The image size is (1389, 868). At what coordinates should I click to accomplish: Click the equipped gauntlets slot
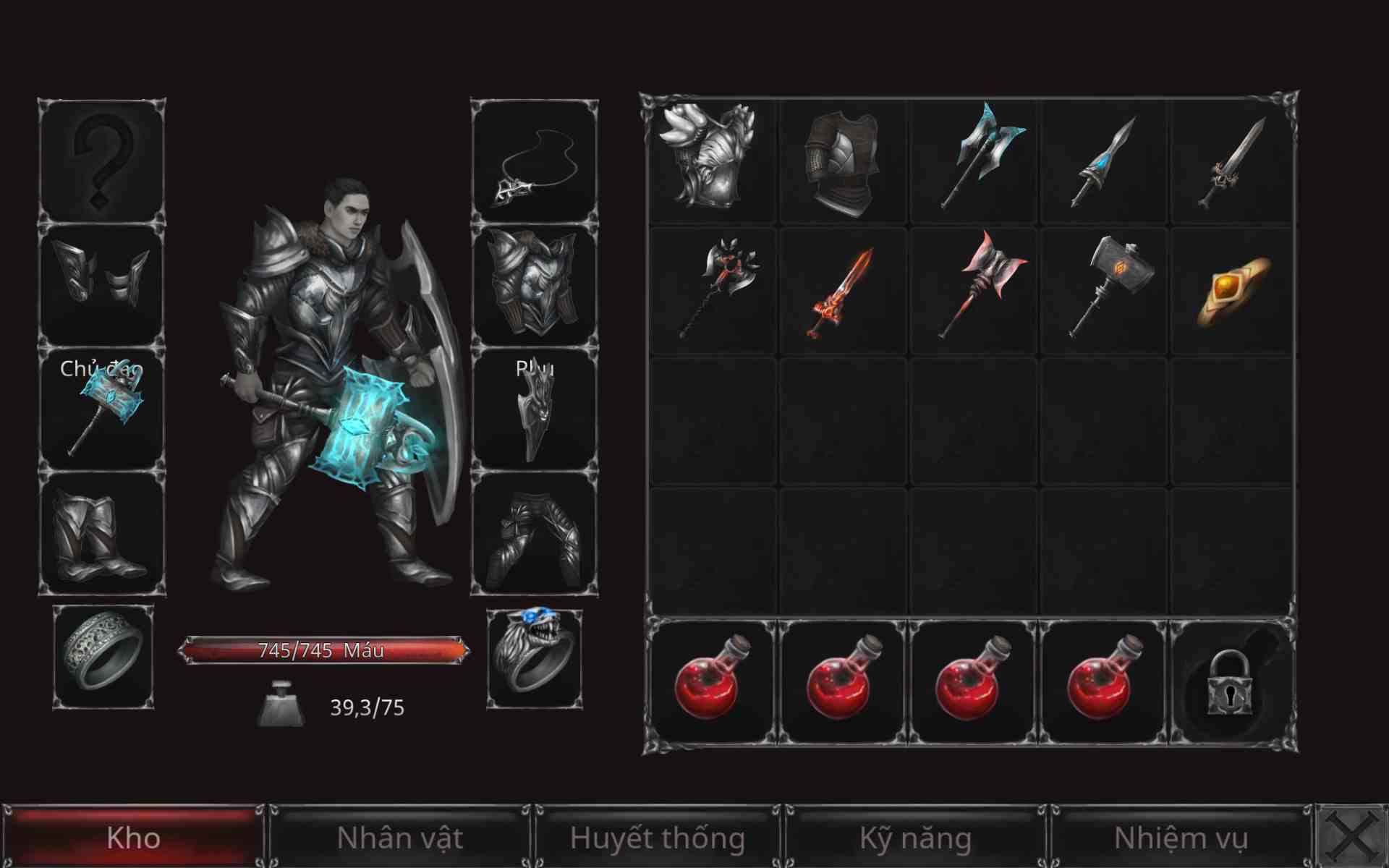[x=101, y=285]
